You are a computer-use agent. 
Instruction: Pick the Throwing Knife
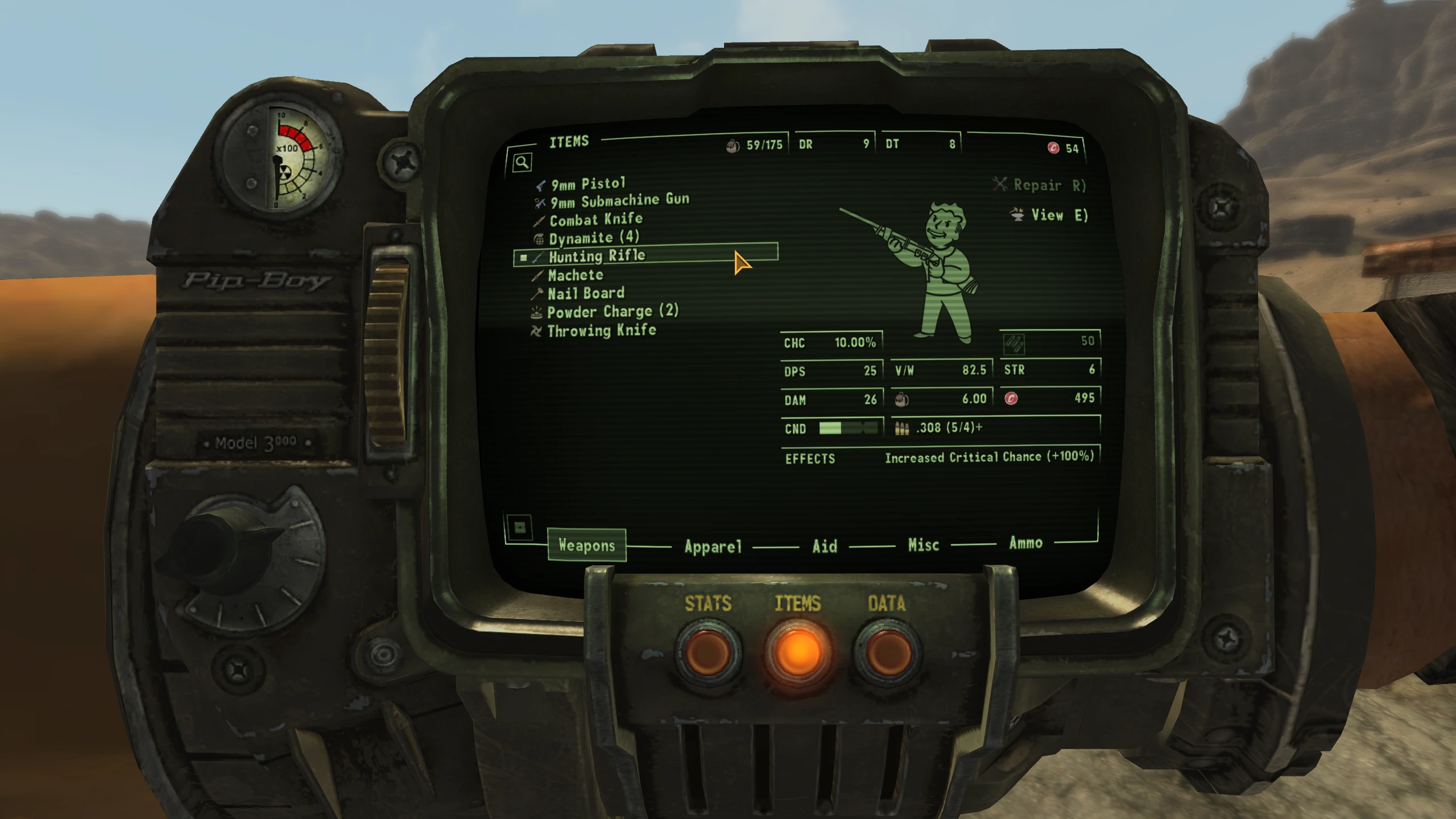[x=601, y=330]
